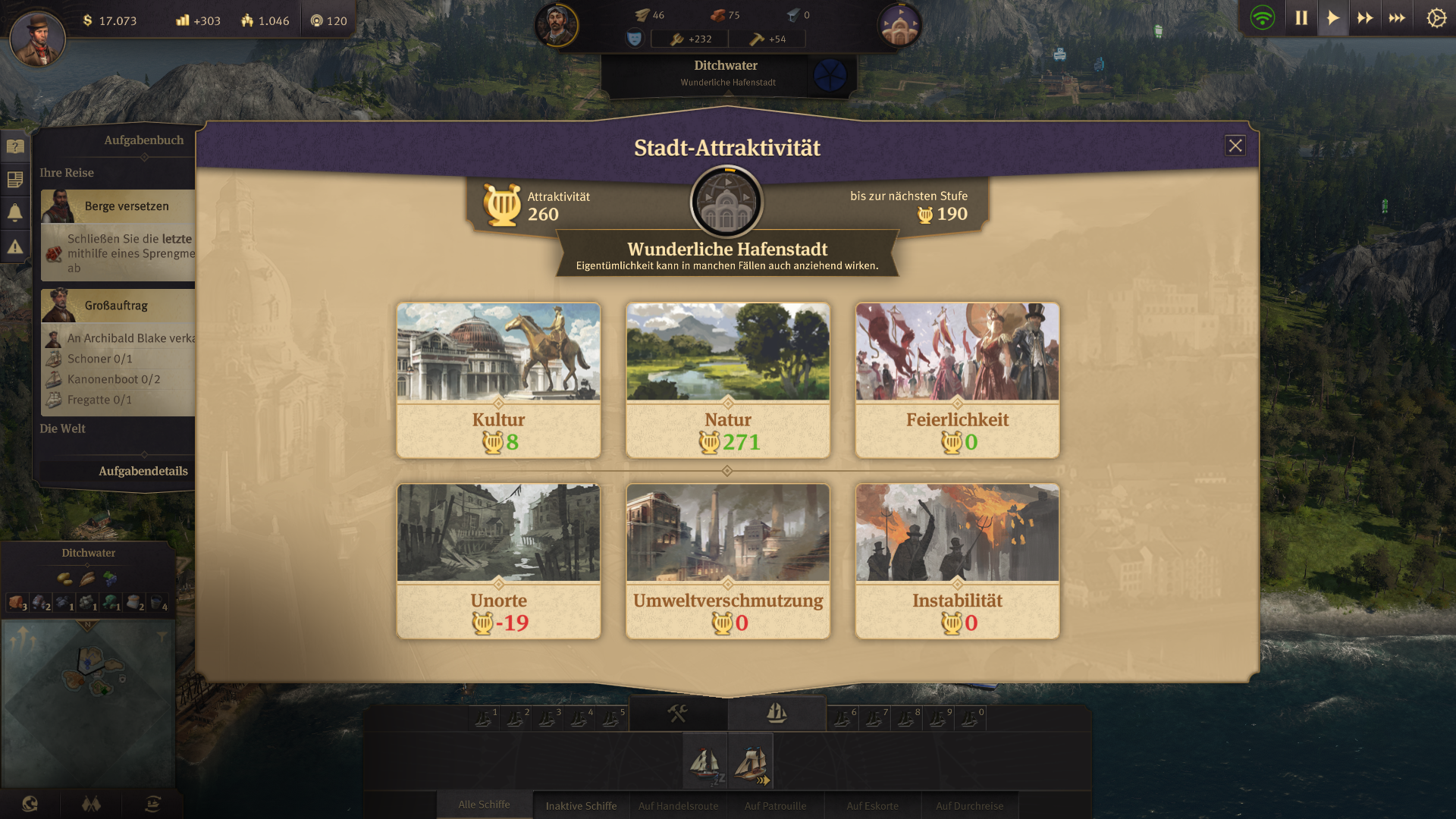Click the player portrait with top hat
Image resolution: width=1456 pixels, height=819 pixels.
37,39
